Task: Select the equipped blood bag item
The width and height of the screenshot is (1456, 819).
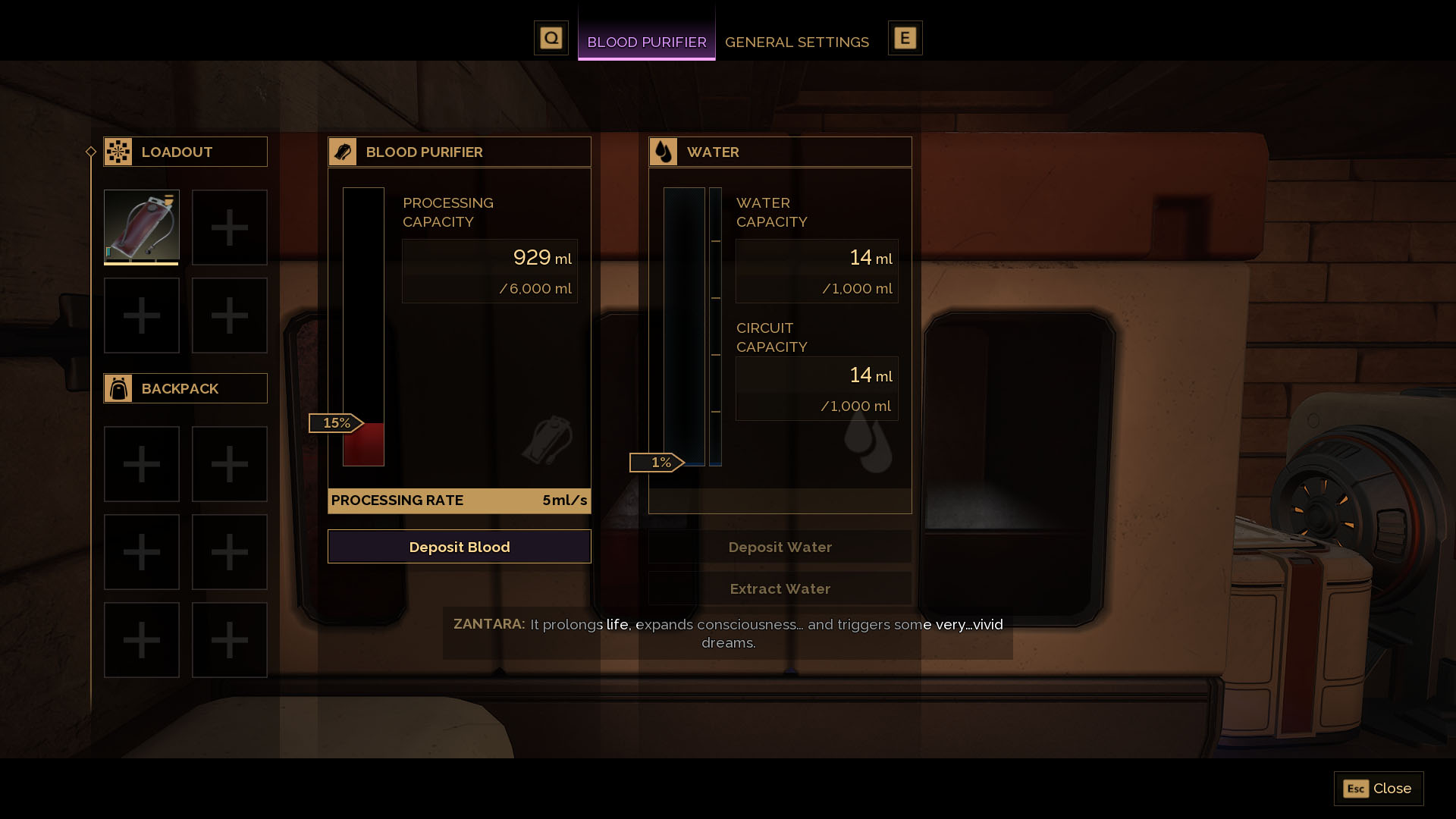Action: 141,227
